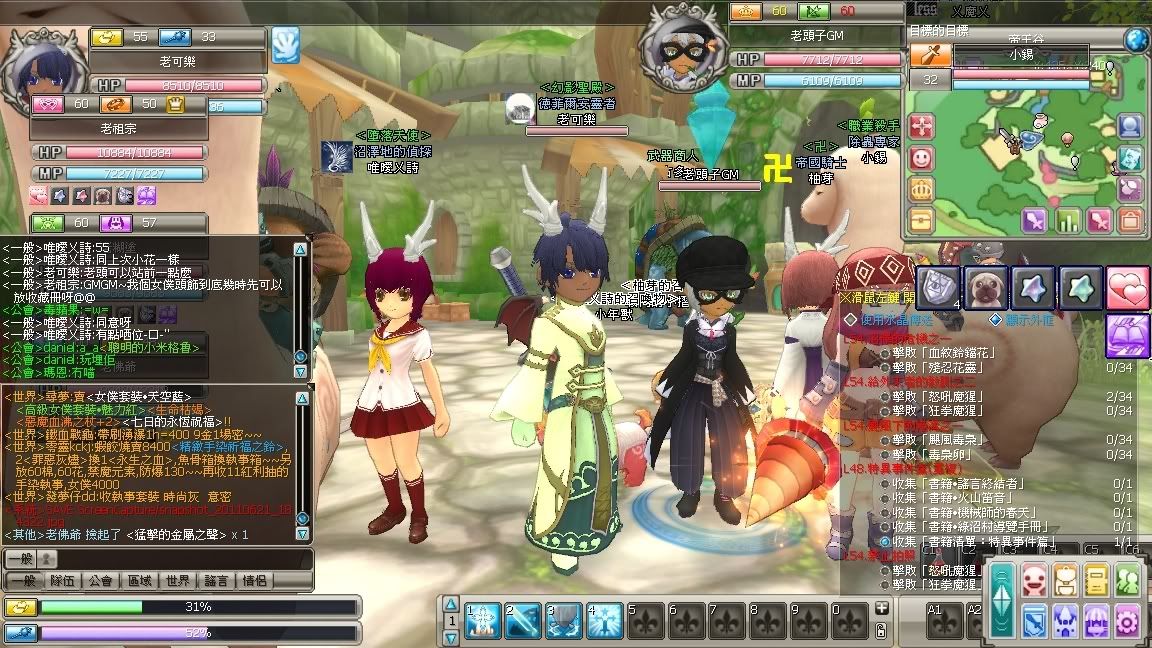Open the purple shop stall icon
Viewport: 1152px width, 648px height.
1097,620
